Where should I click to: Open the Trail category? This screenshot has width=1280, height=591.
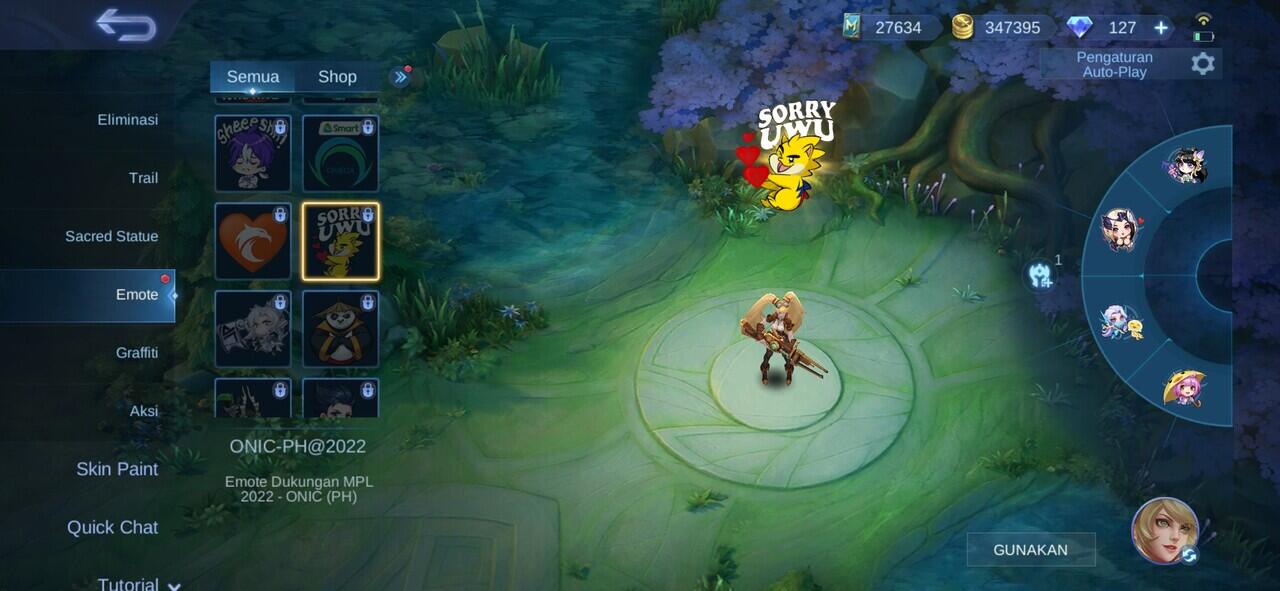[143, 178]
